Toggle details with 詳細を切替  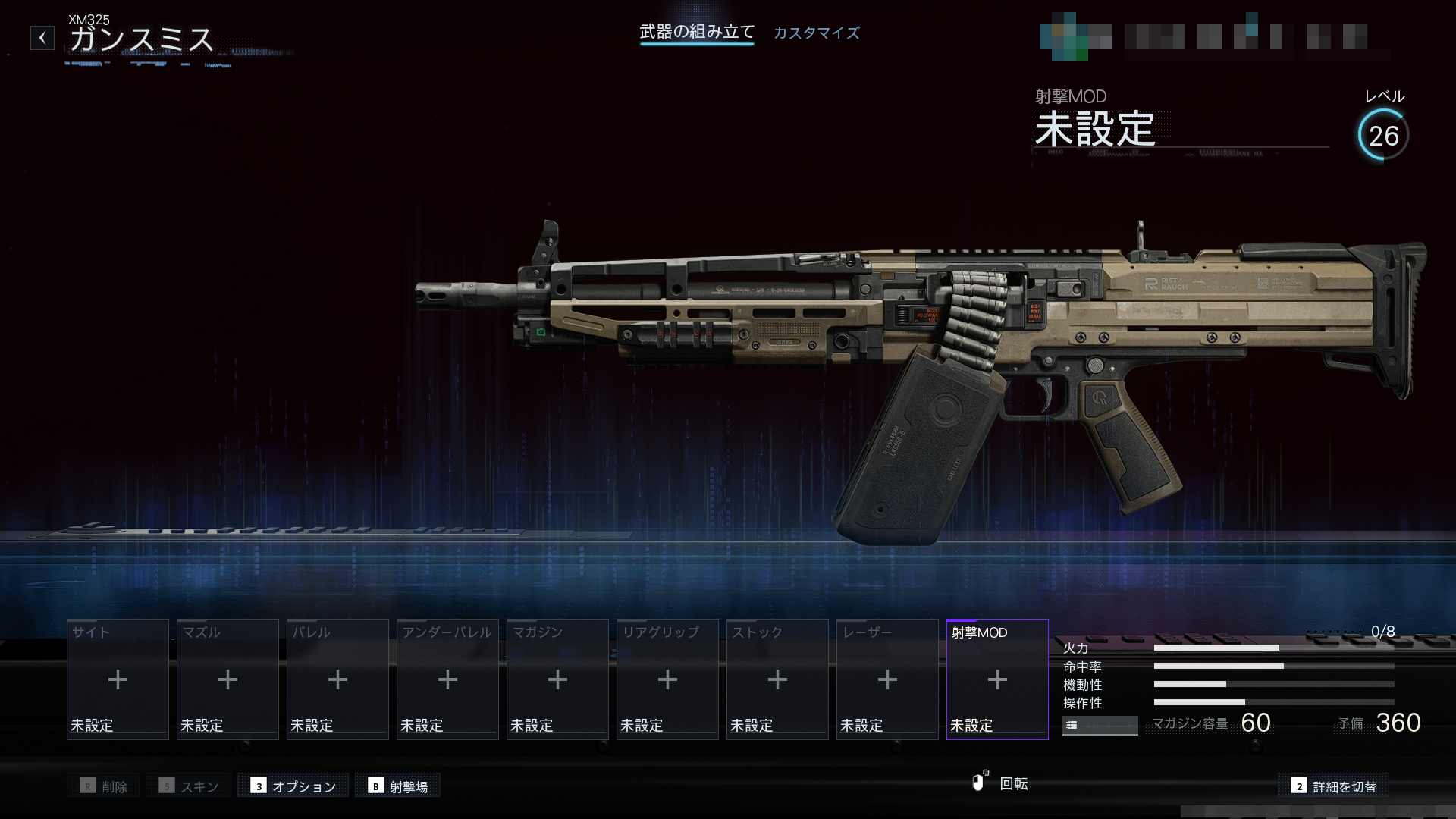1334,786
